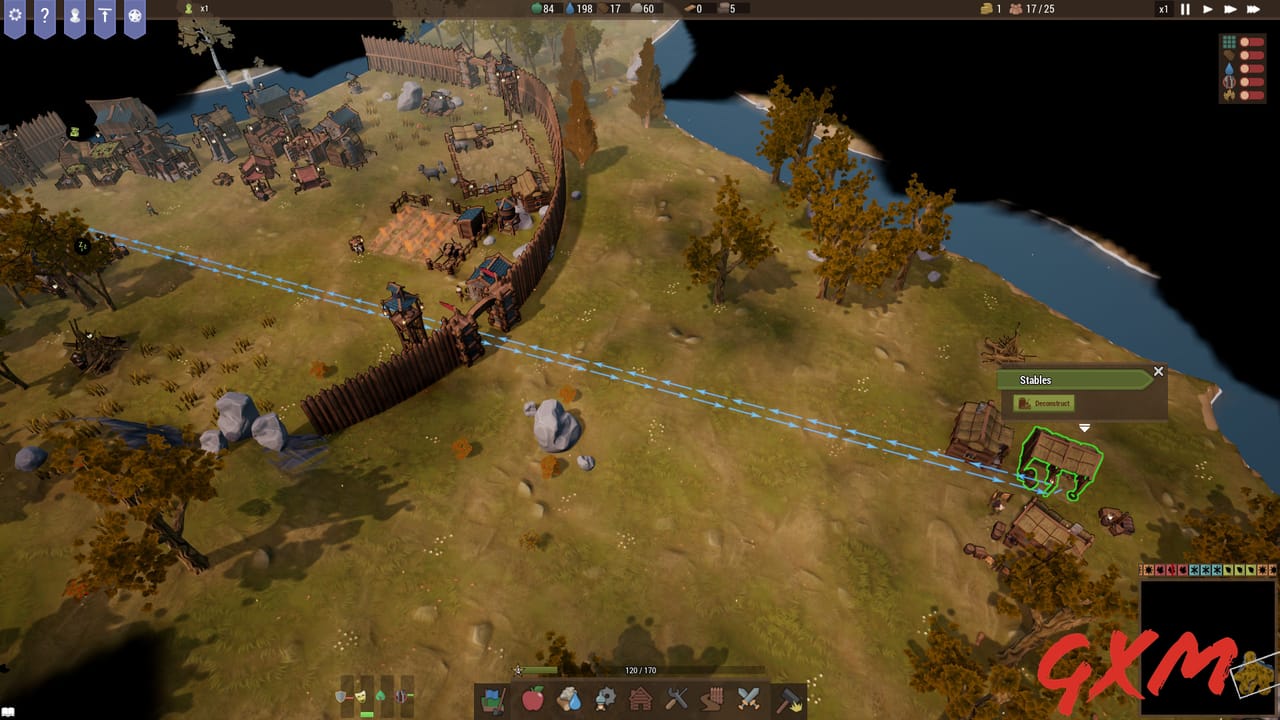Toggle the water map overlay

click(1228, 68)
